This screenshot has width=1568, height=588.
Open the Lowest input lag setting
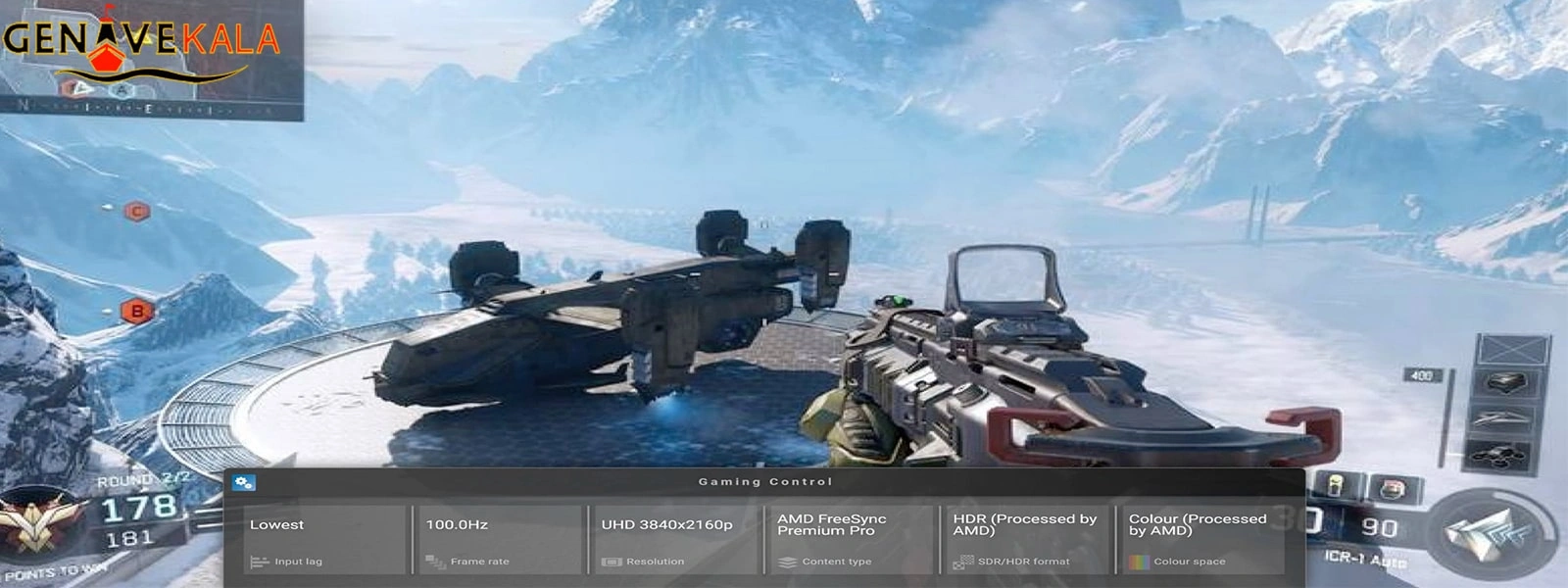324,539
